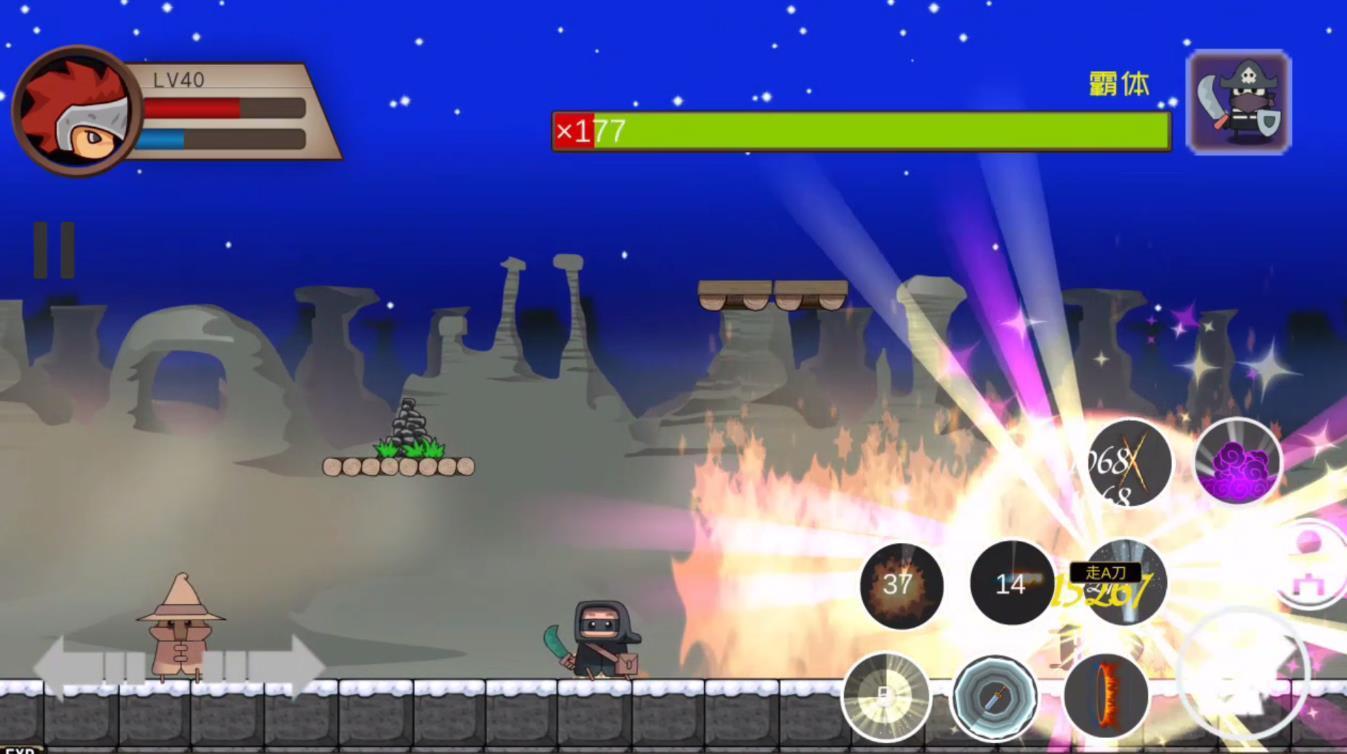Cast the fire ring portal skill
The image size is (1347, 754).
coord(1105,695)
